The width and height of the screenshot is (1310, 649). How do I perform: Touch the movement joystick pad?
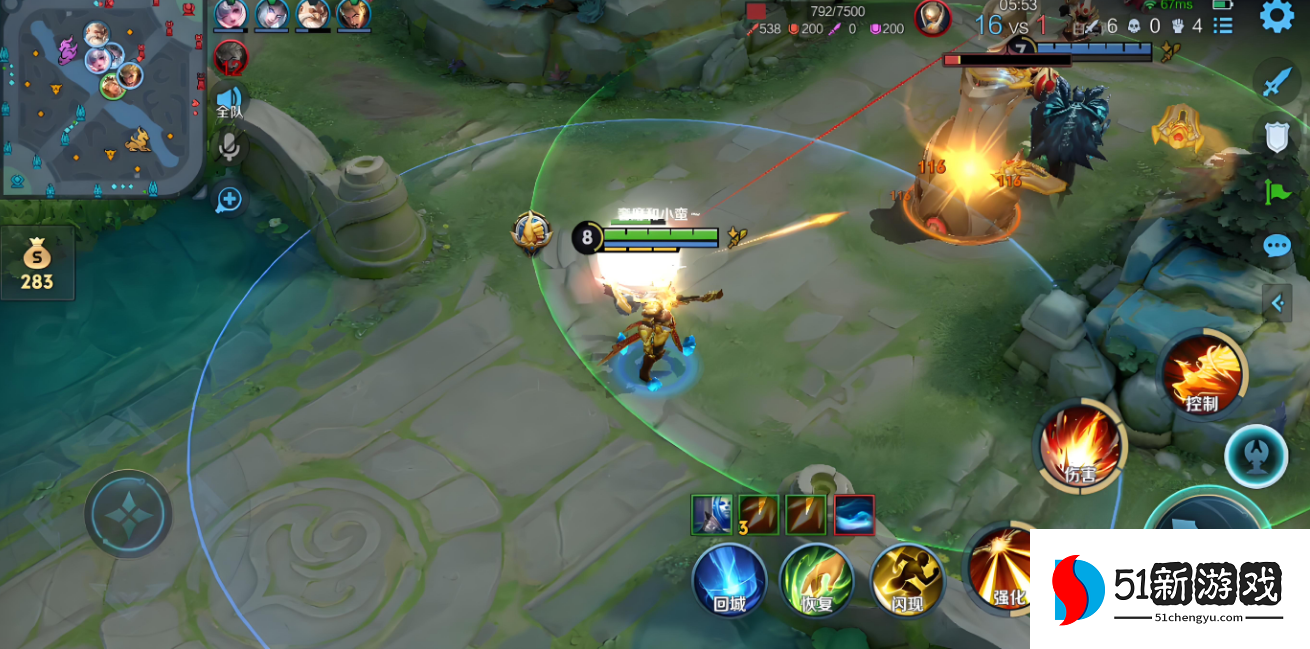pyautogui.click(x=128, y=513)
